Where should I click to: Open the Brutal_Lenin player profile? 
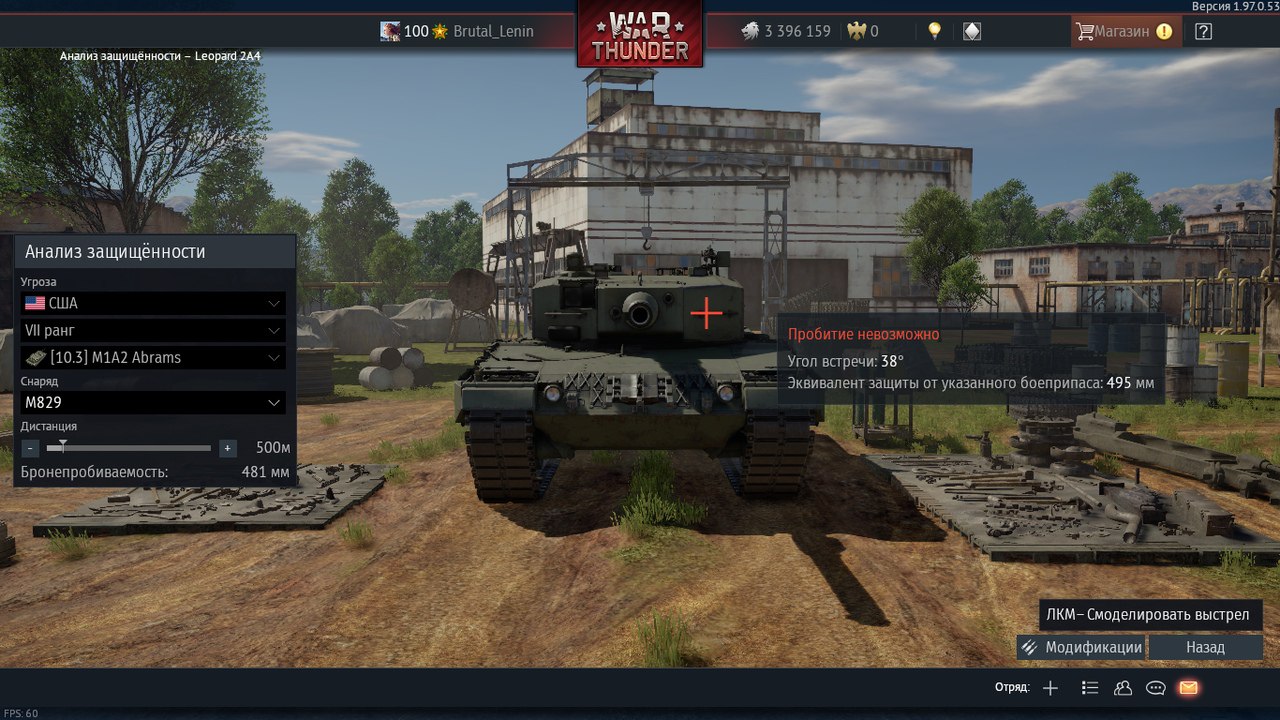tap(493, 31)
